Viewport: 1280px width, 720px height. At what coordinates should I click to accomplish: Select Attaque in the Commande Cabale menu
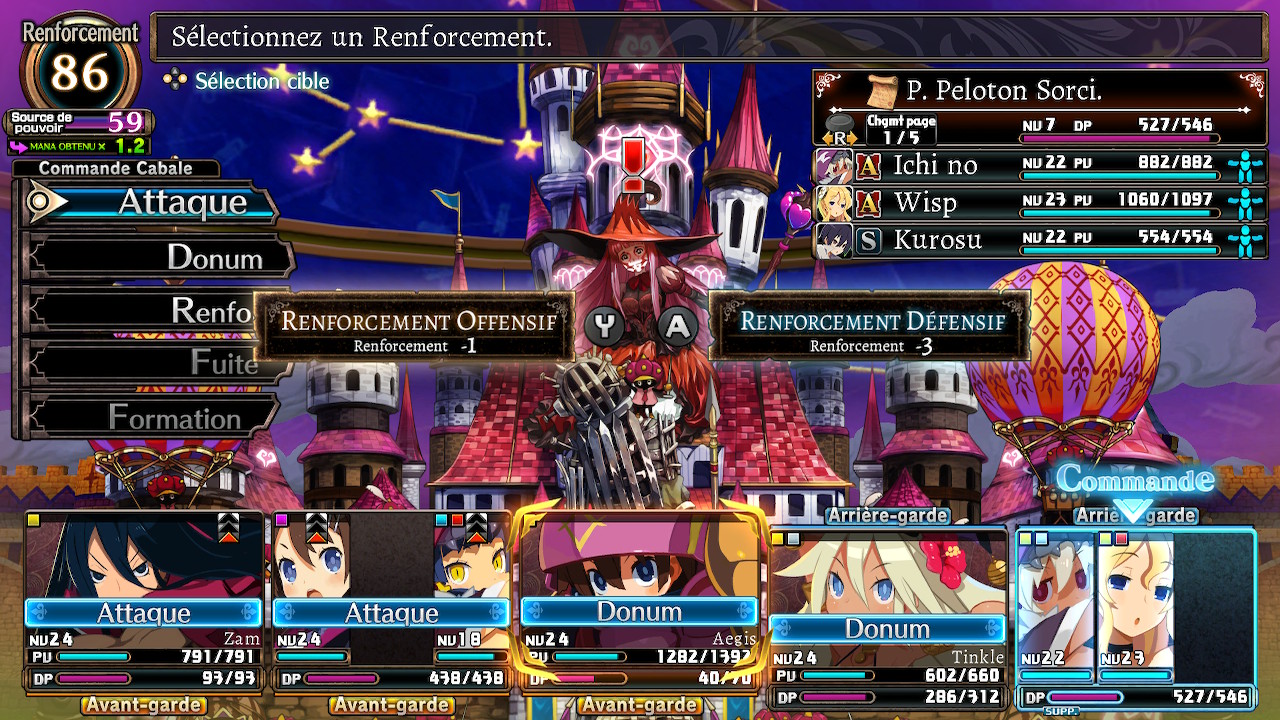(x=150, y=202)
